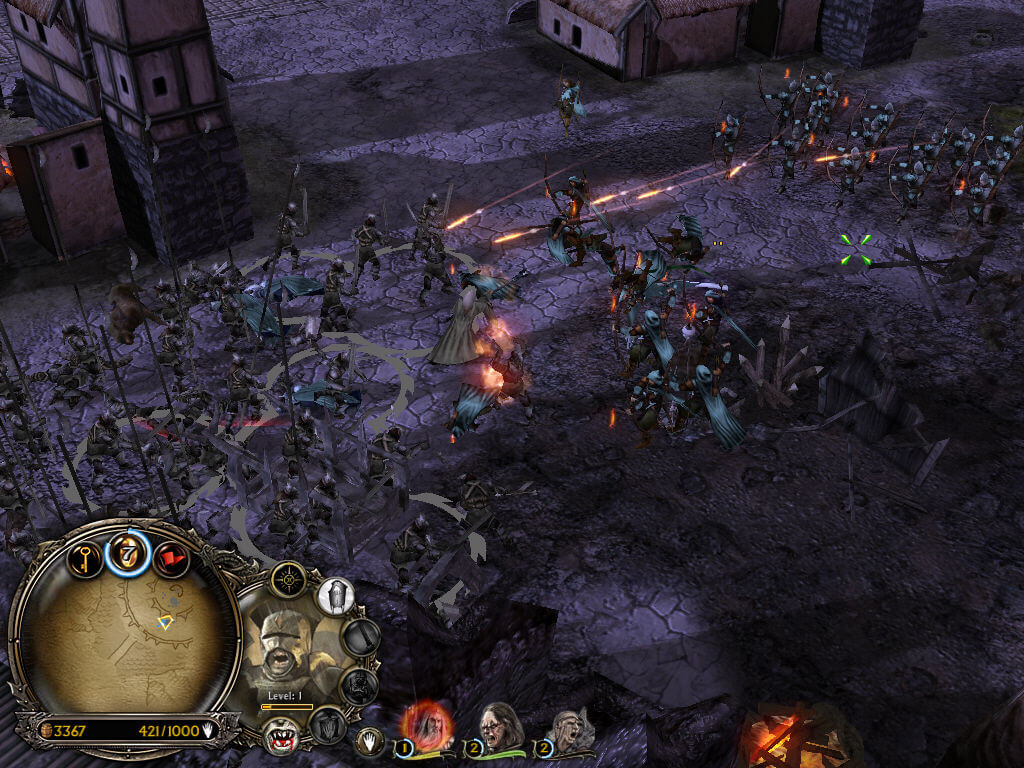1024x768 pixels.
Task: Click the golden key icon above the minimap
Action: click(x=85, y=556)
